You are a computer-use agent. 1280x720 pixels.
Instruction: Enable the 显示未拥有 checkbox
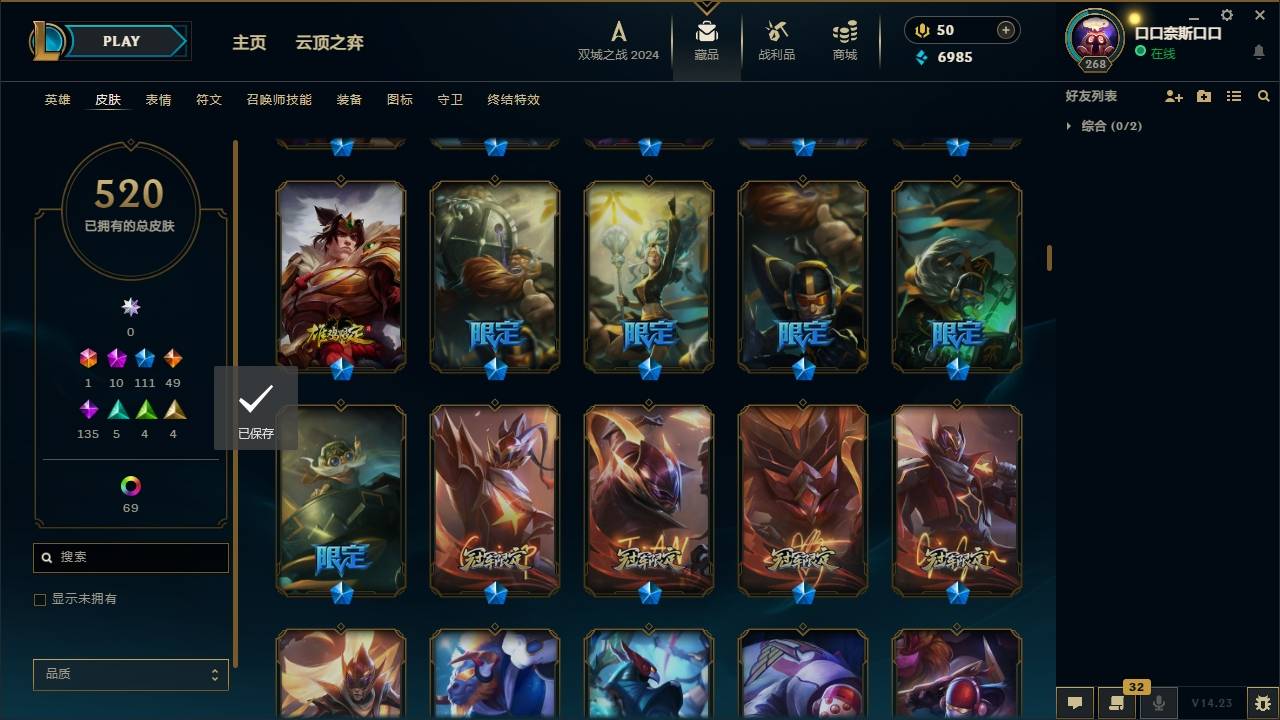40,599
